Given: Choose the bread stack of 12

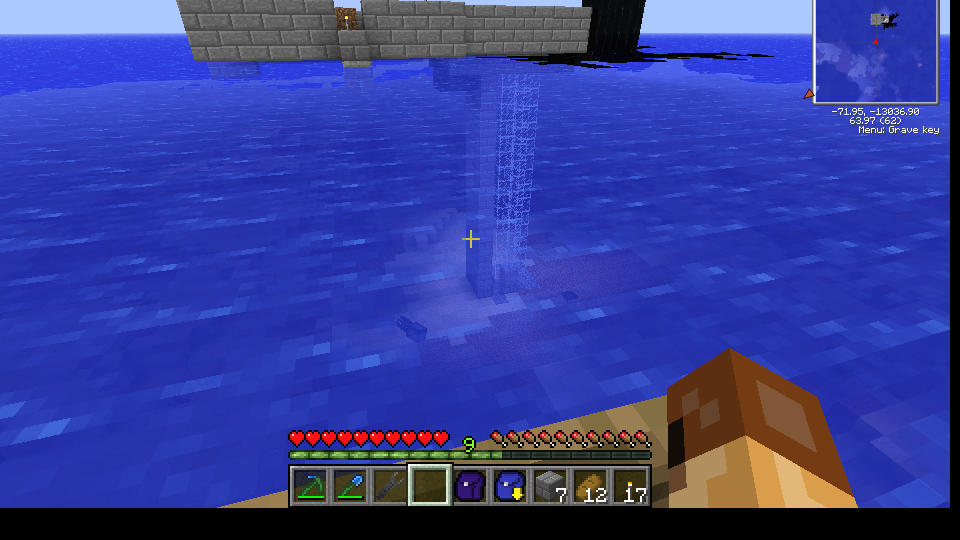Looking at the screenshot, I should click(590, 486).
